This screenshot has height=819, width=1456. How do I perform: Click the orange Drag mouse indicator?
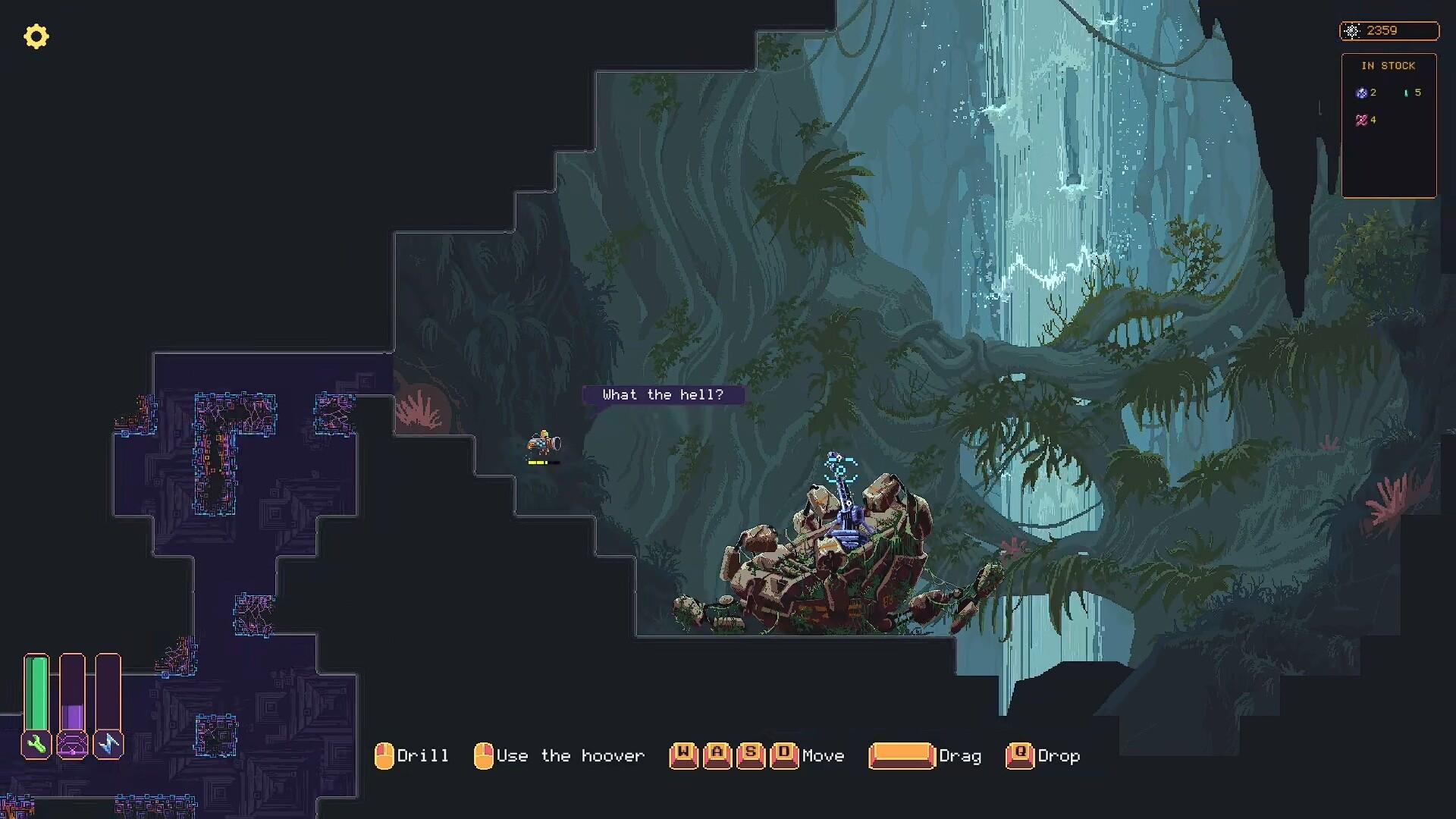tap(902, 755)
